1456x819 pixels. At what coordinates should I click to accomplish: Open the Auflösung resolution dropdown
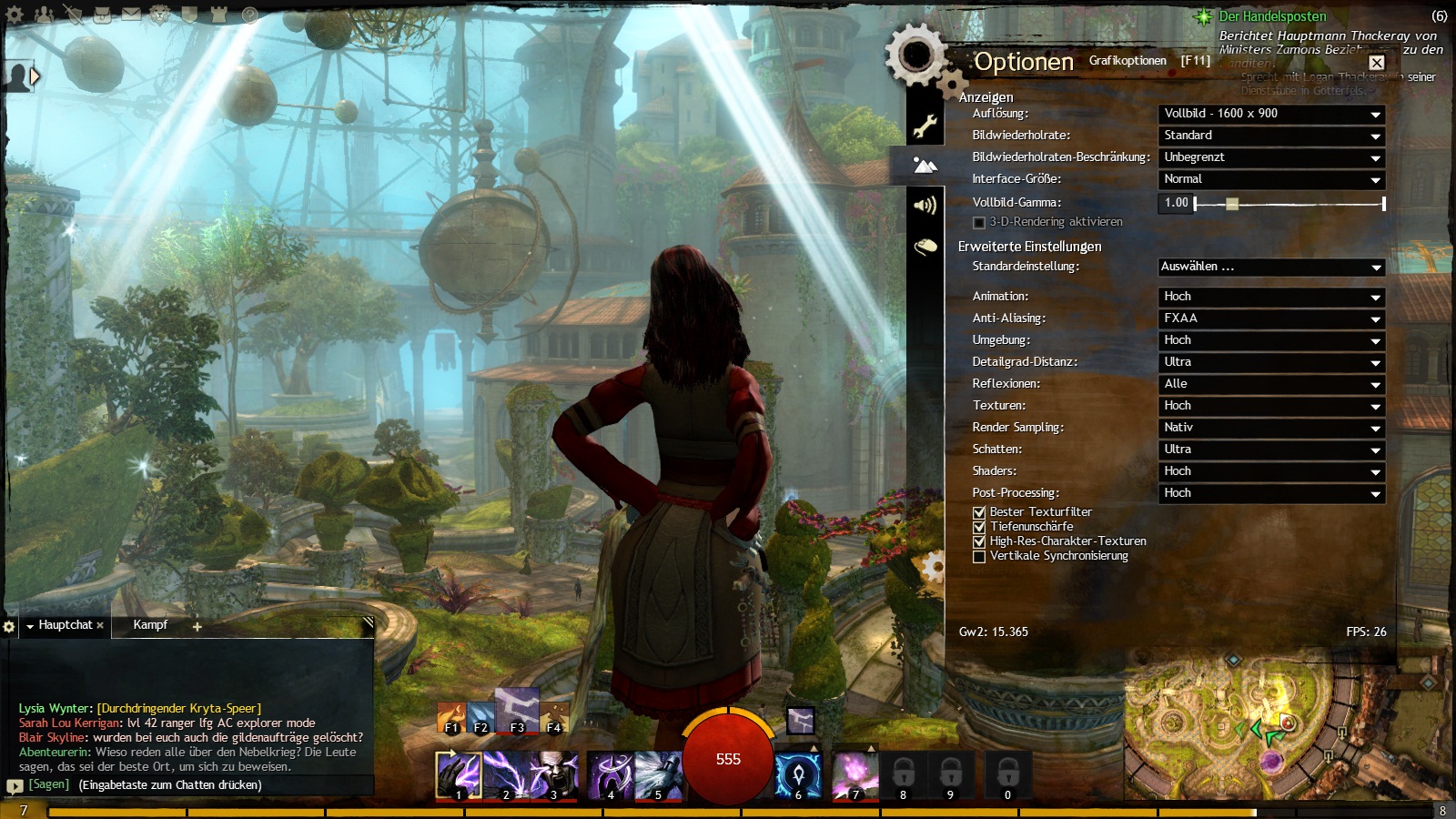click(x=1271, y=114)
